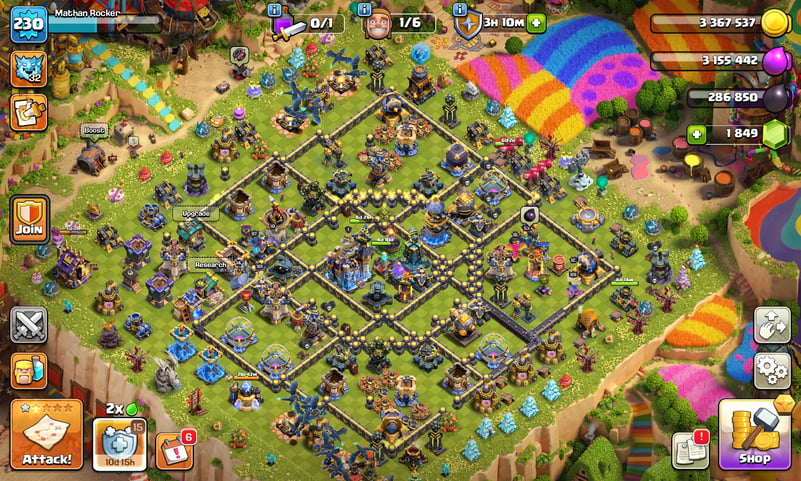Image resolution: width=801 pixels, height=481 pixels.
Task: Open the crossed swords battle log icon
Action: (x=29, y=325)
